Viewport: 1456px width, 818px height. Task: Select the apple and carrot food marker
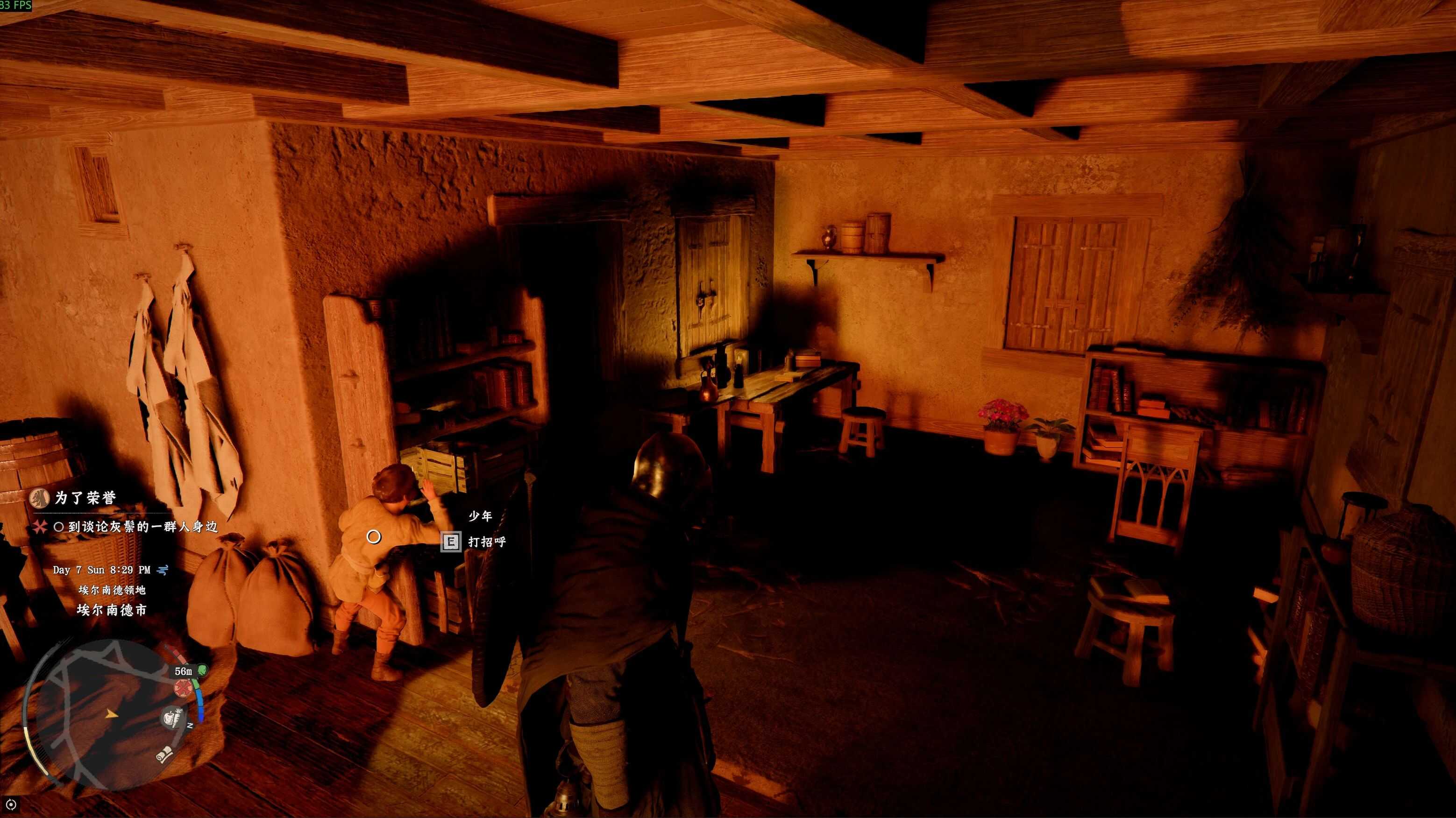coord(173,718)
